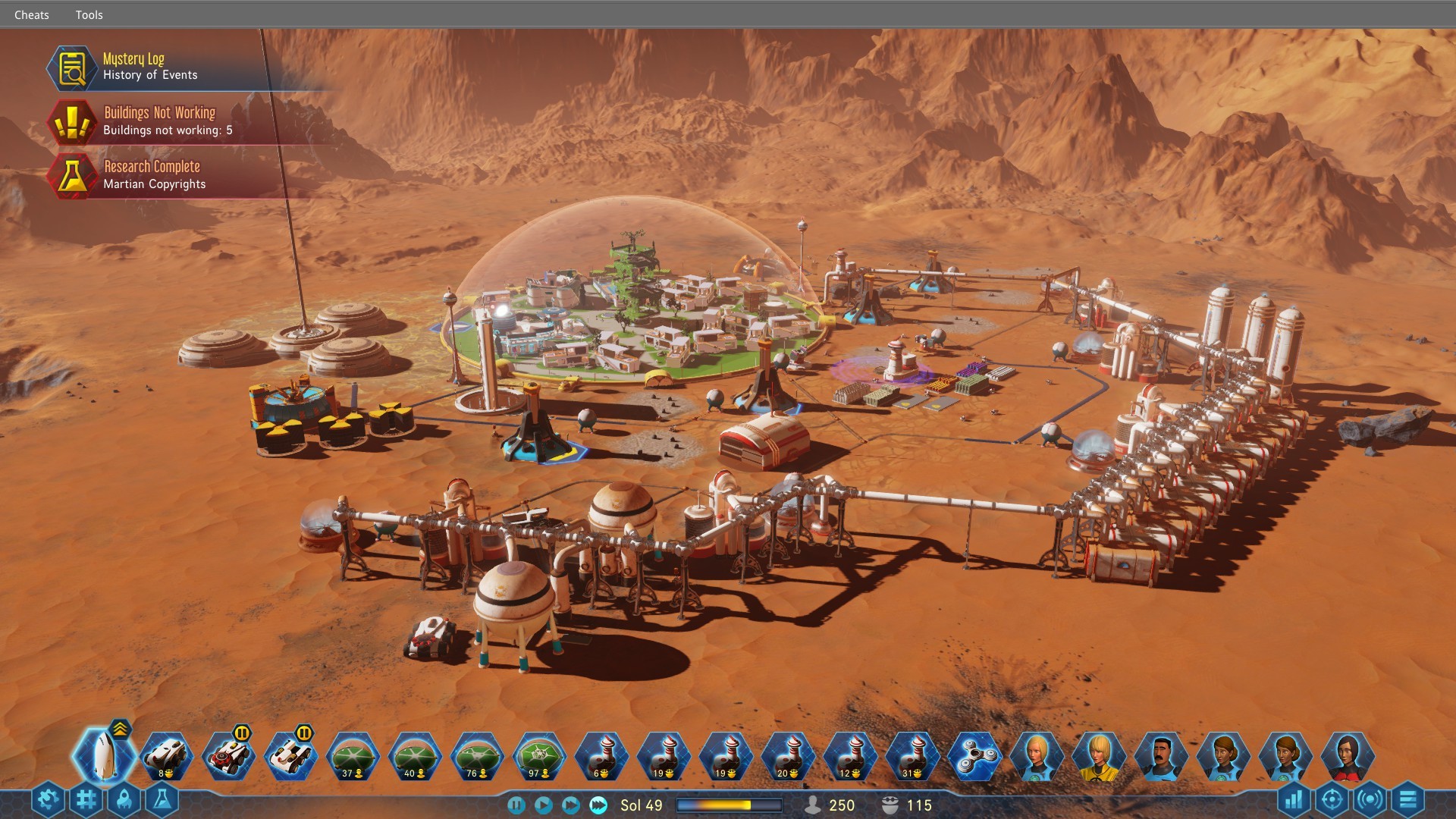Resume the first paused rover
Viewport: 1456px width, 819px height.
coord(241,733)
